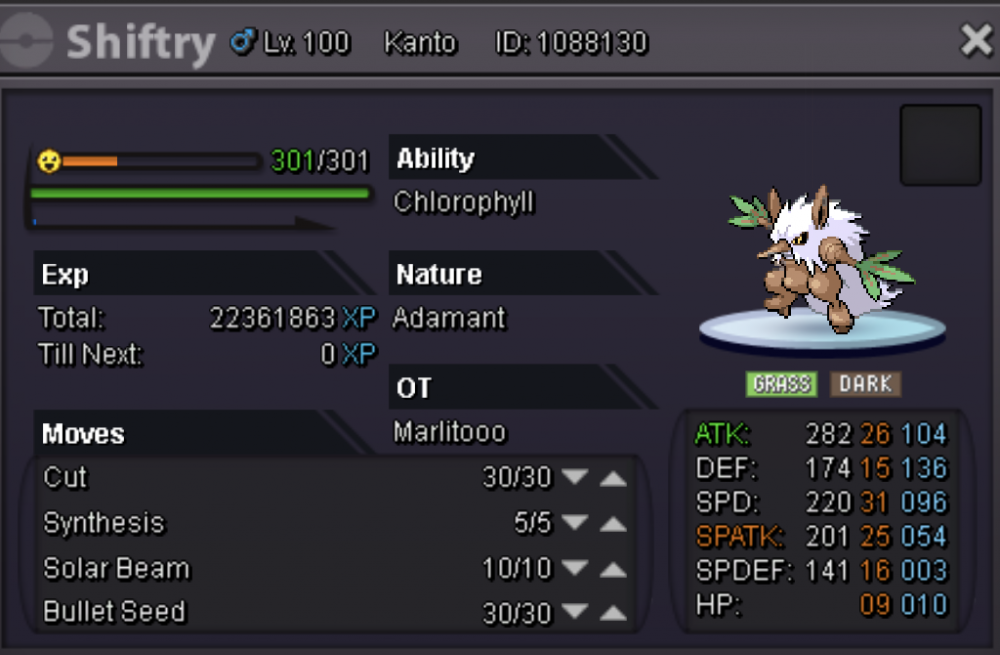1000x655 pixels.
Task: Move Synthesis up in the move list
Action: pos(613,524)
